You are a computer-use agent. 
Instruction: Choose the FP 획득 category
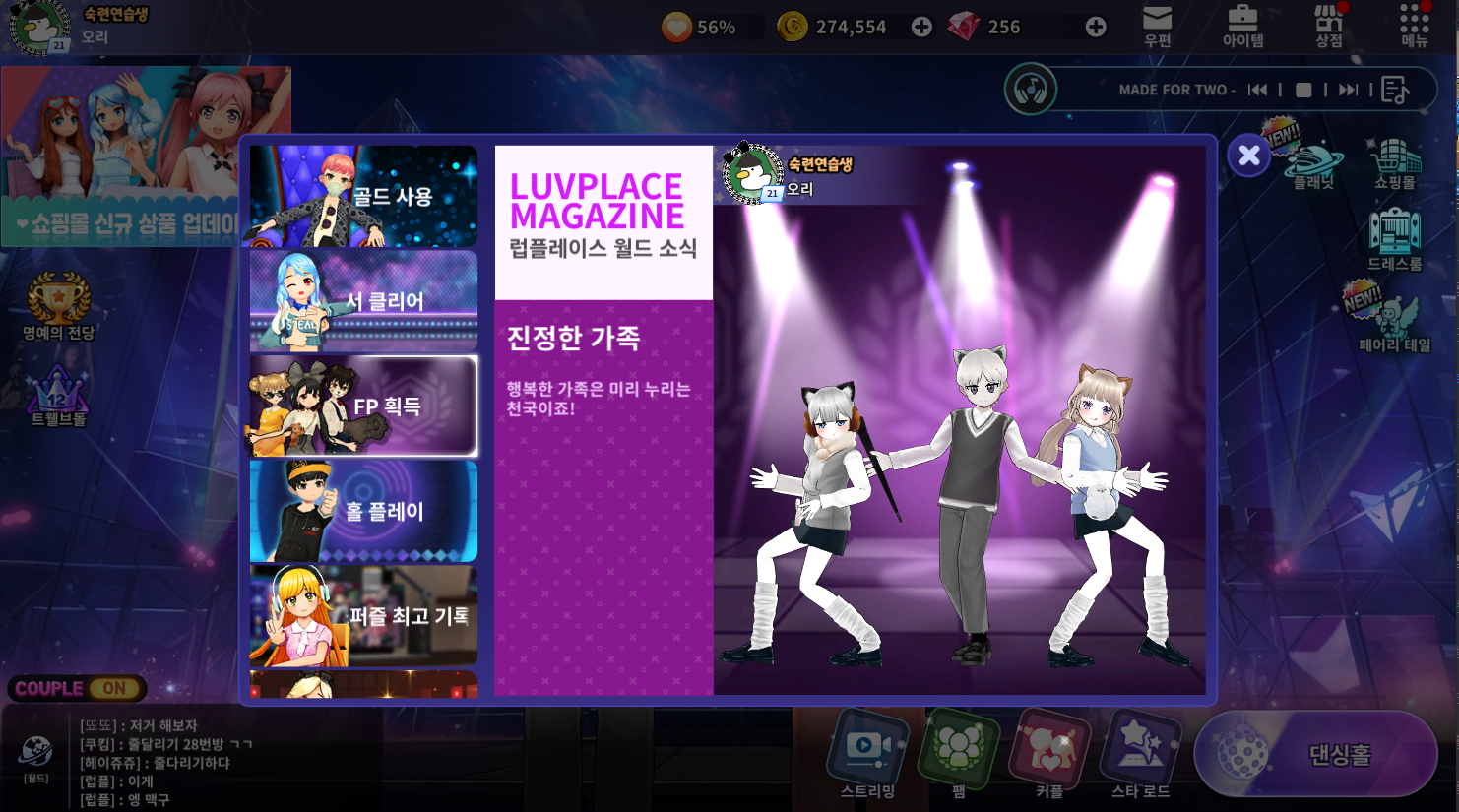tap(363, 406)
